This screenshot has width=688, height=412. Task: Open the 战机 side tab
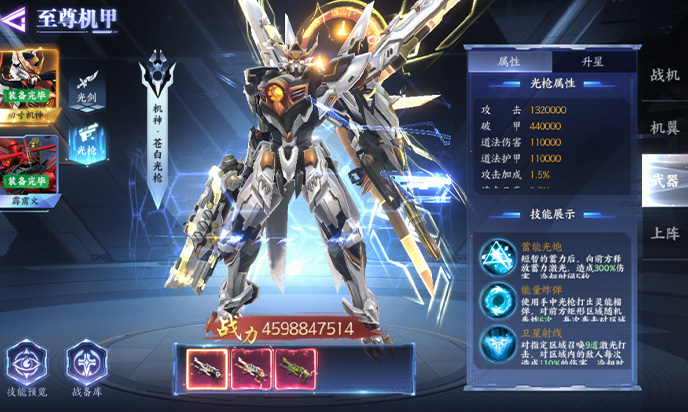pos(664,75)
